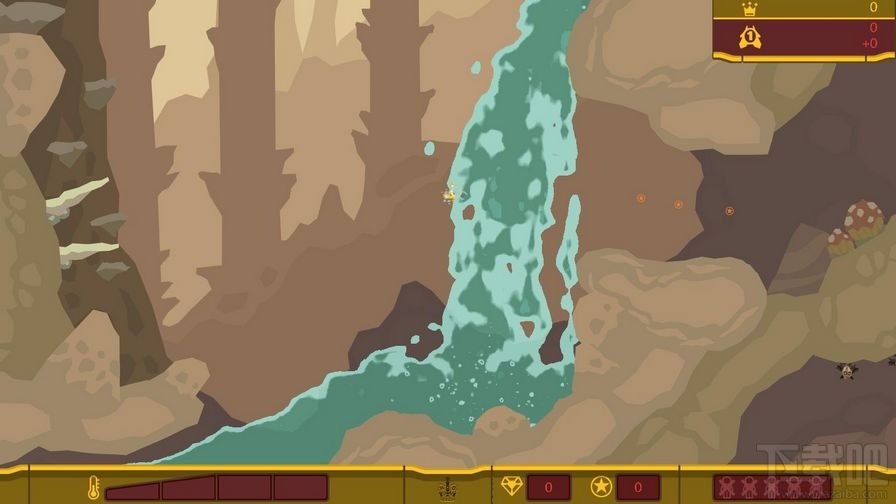
Task: Click the crown icon in score panel
Action: (x=748, y=9)
